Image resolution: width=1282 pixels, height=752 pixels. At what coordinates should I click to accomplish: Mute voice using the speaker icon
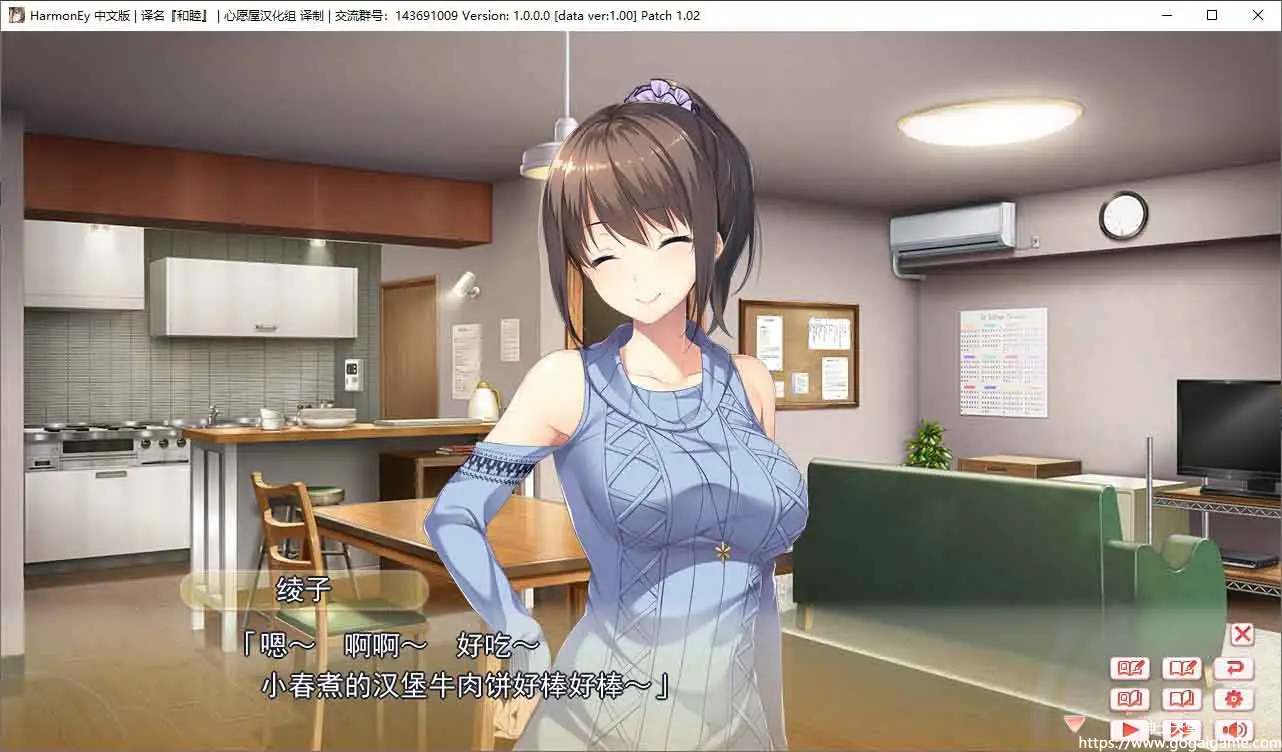click(1234, 728)
